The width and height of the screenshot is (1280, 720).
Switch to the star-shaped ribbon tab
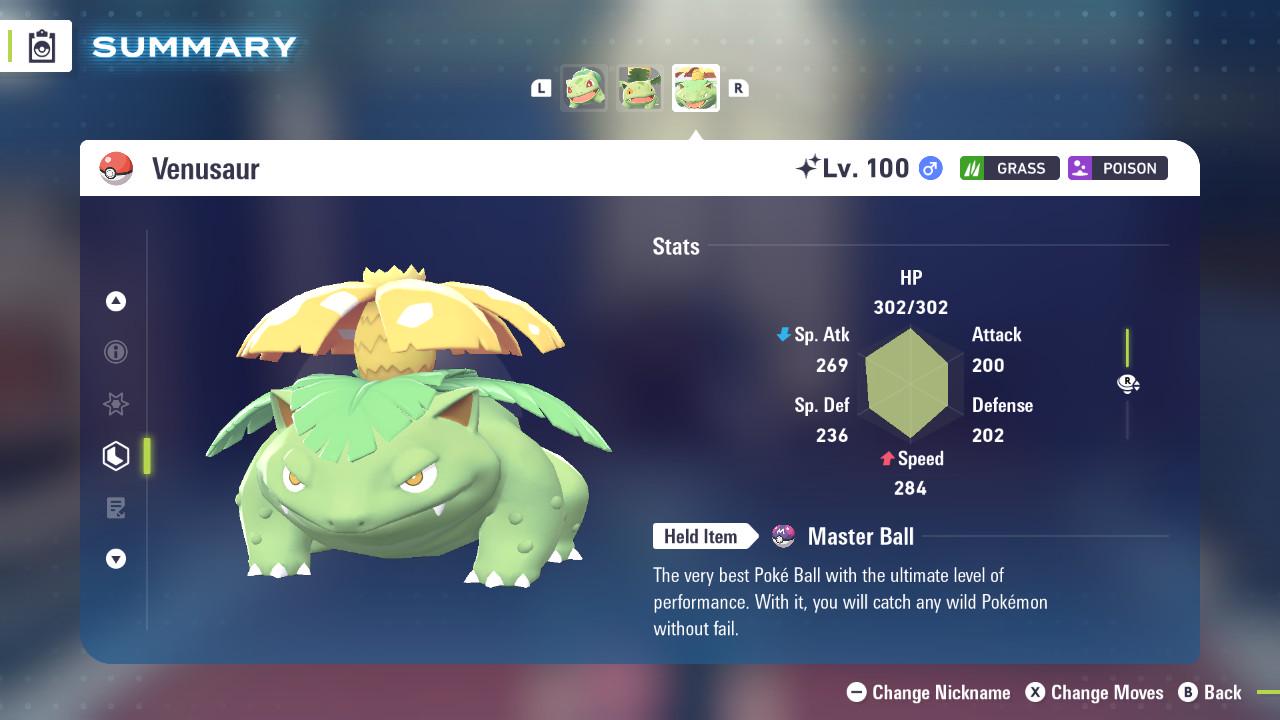click(x=116, y=404)
